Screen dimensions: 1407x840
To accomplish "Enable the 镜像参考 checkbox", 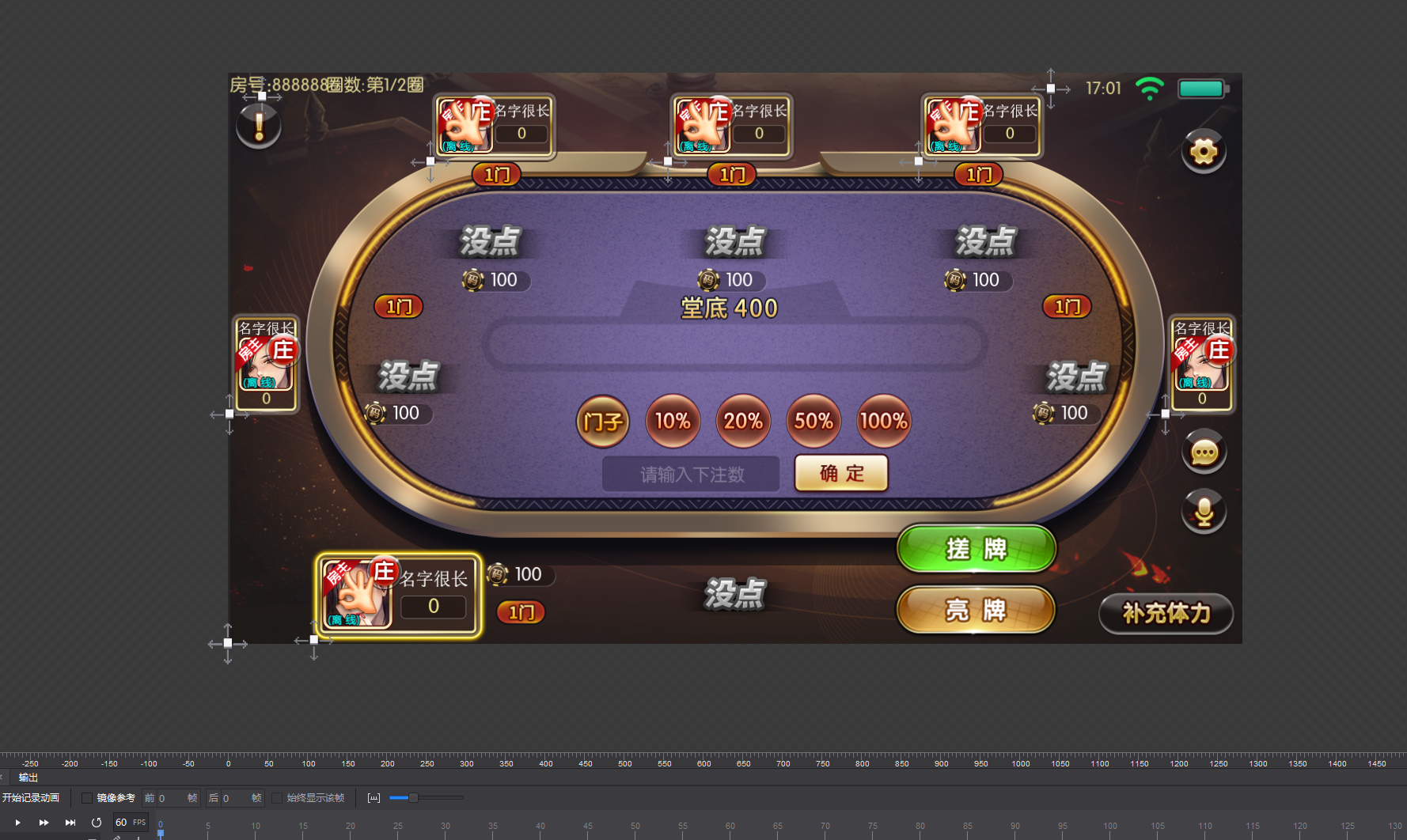I will (x=87, y=798).
